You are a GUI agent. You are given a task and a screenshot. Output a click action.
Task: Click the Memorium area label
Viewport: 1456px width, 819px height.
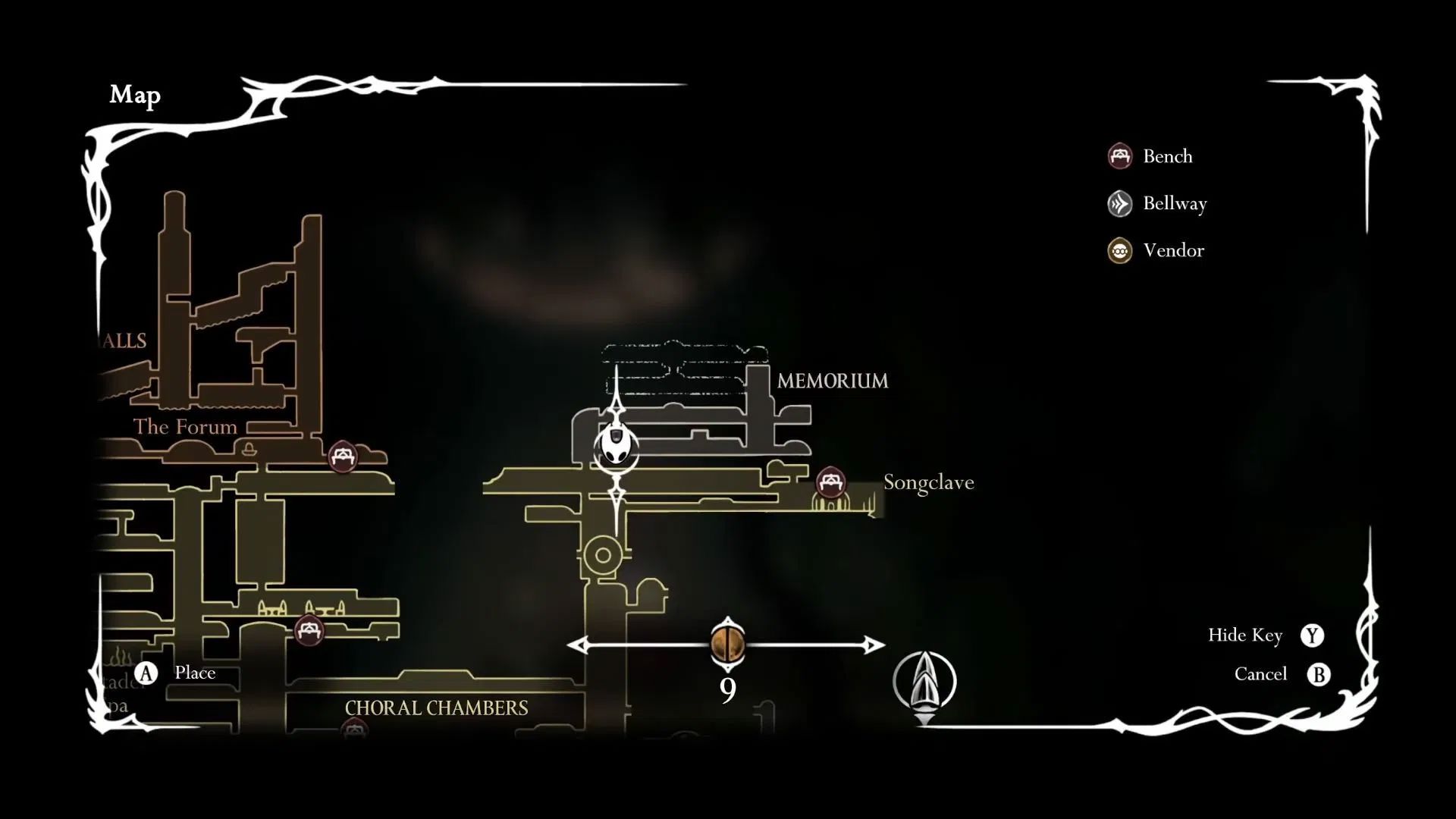(832, 381)
